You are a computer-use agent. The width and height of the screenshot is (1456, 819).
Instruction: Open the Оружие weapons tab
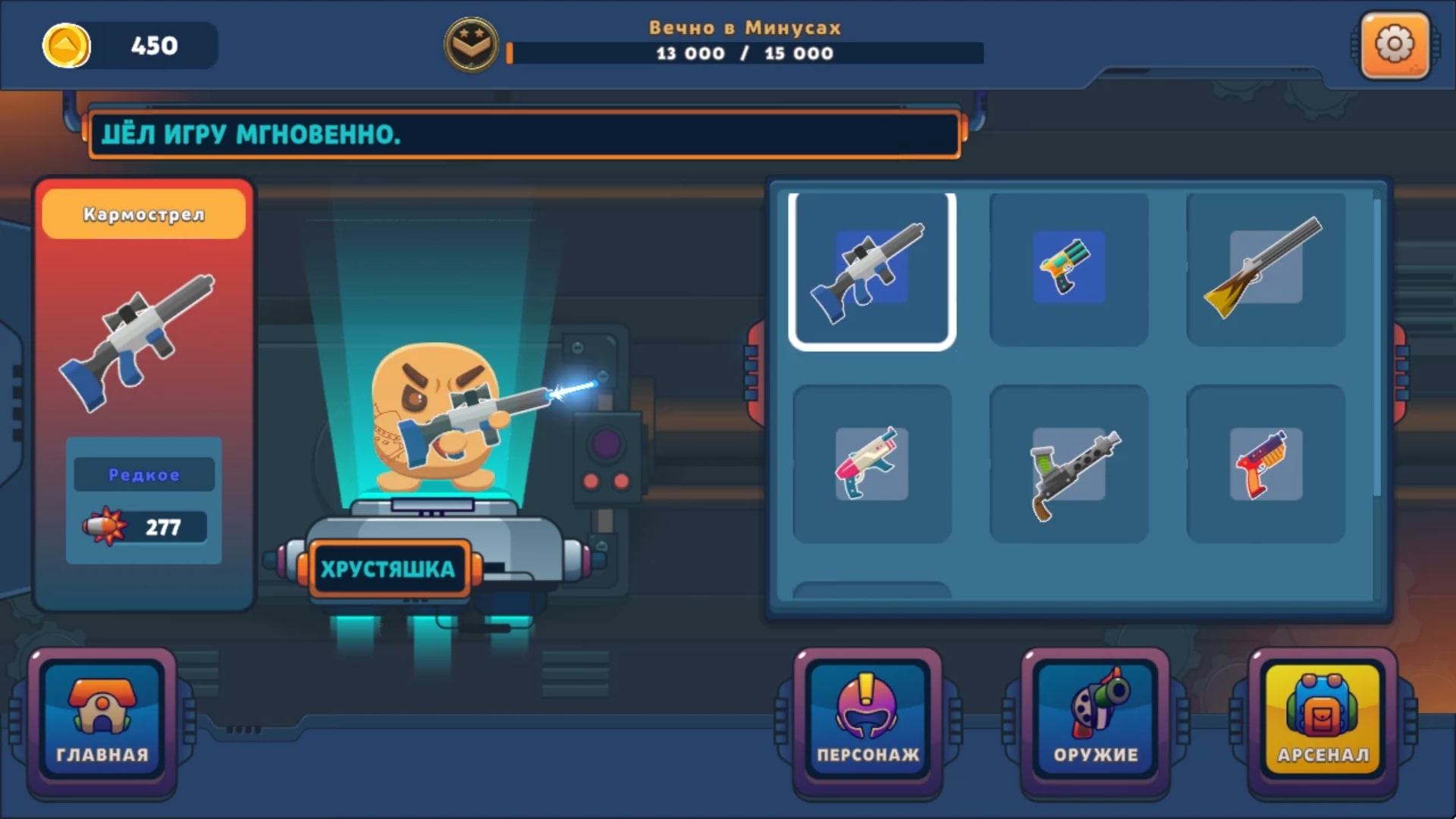(x=1095, y=722)
